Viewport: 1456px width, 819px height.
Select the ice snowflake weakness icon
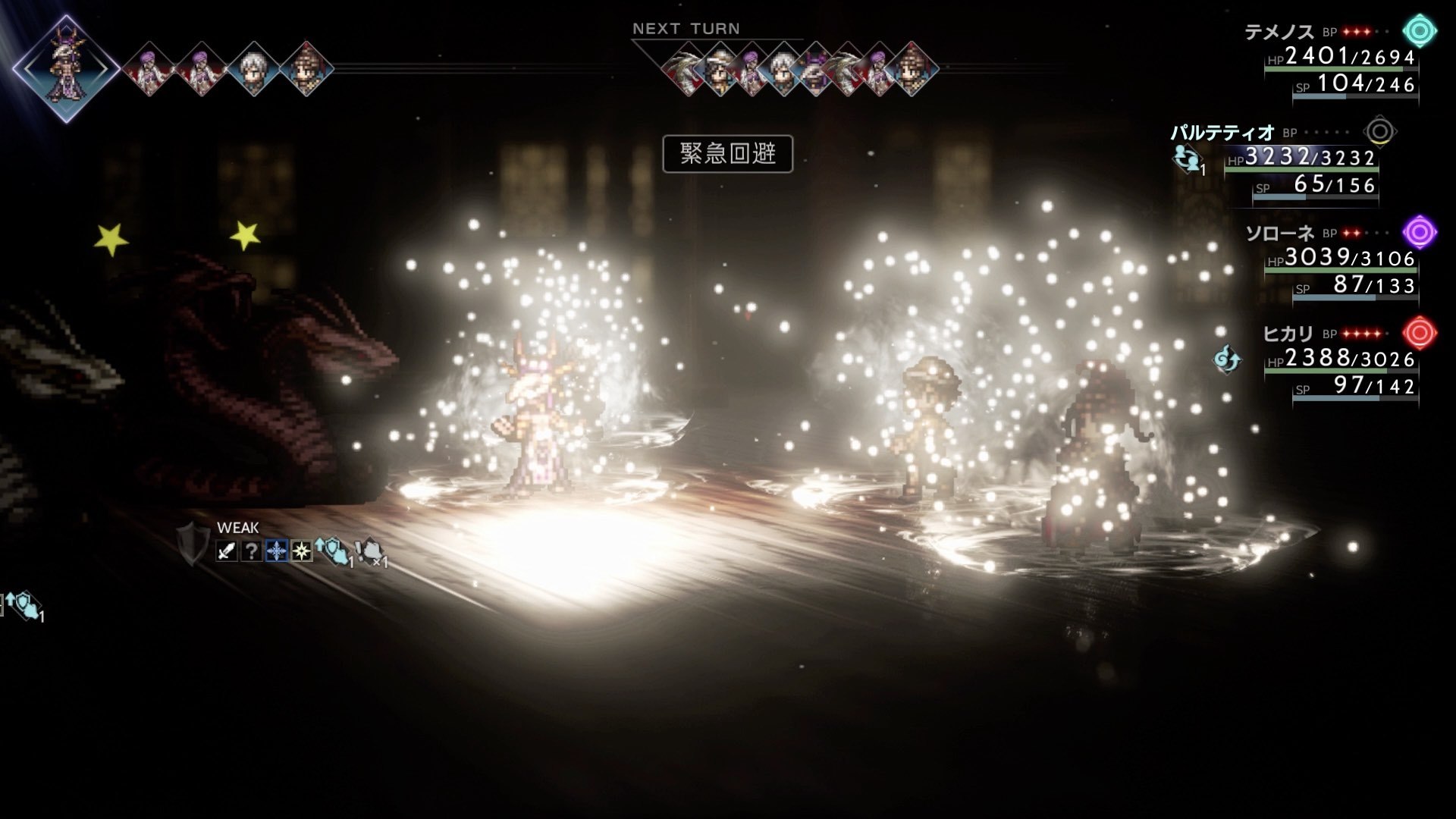[276, 551]
